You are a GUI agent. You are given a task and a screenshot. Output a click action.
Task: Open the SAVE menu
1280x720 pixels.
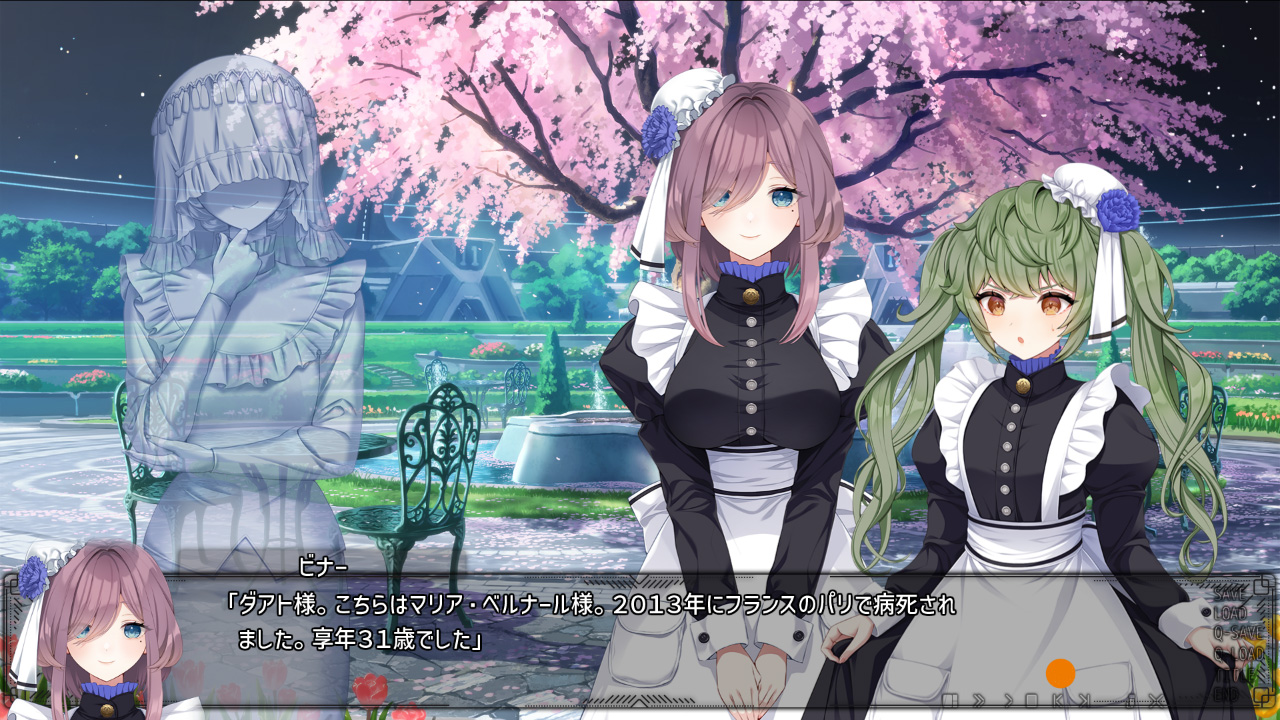tap(1231, 594)
